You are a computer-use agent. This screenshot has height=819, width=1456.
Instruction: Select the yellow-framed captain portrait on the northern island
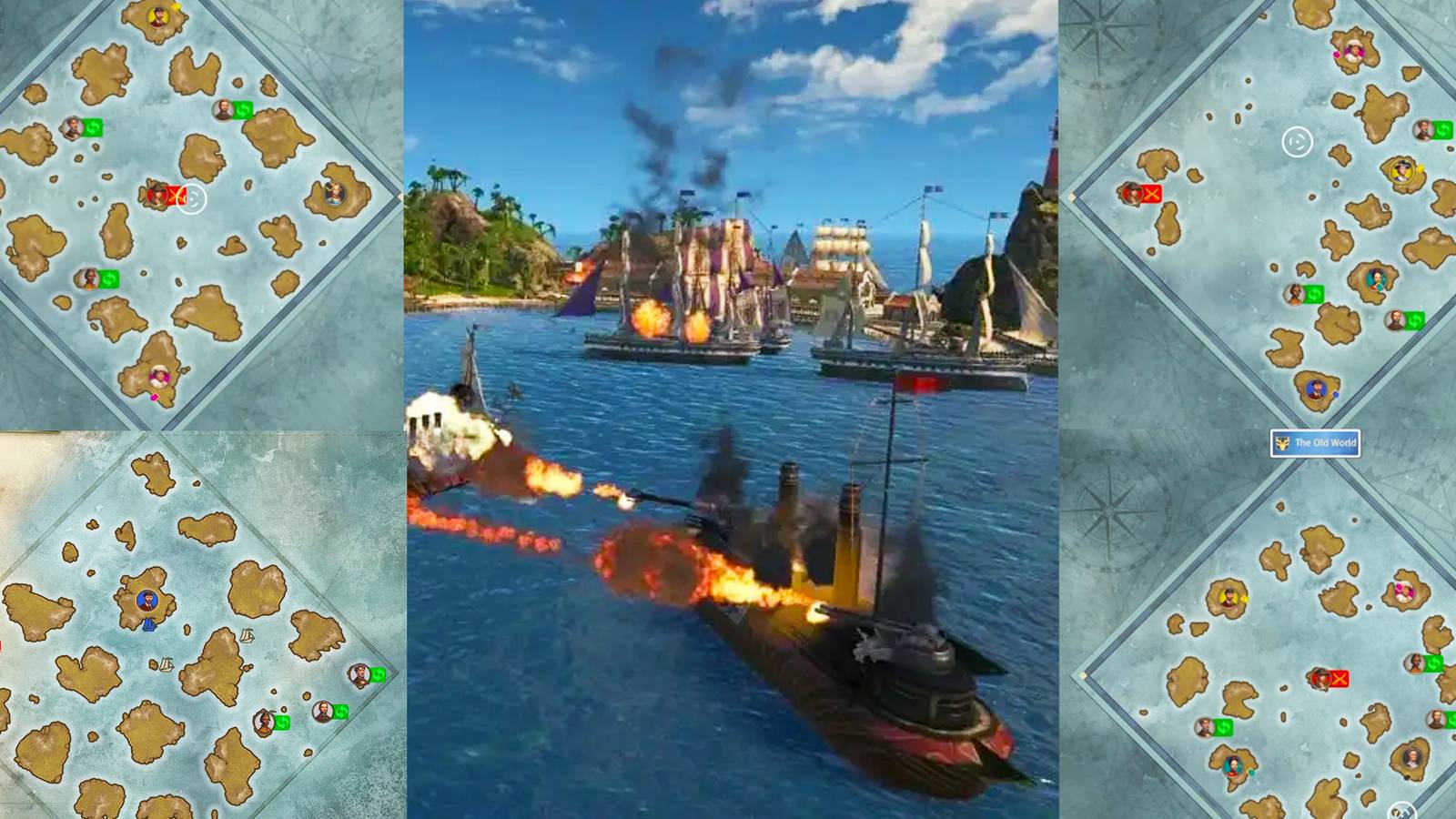coord(158,16)
